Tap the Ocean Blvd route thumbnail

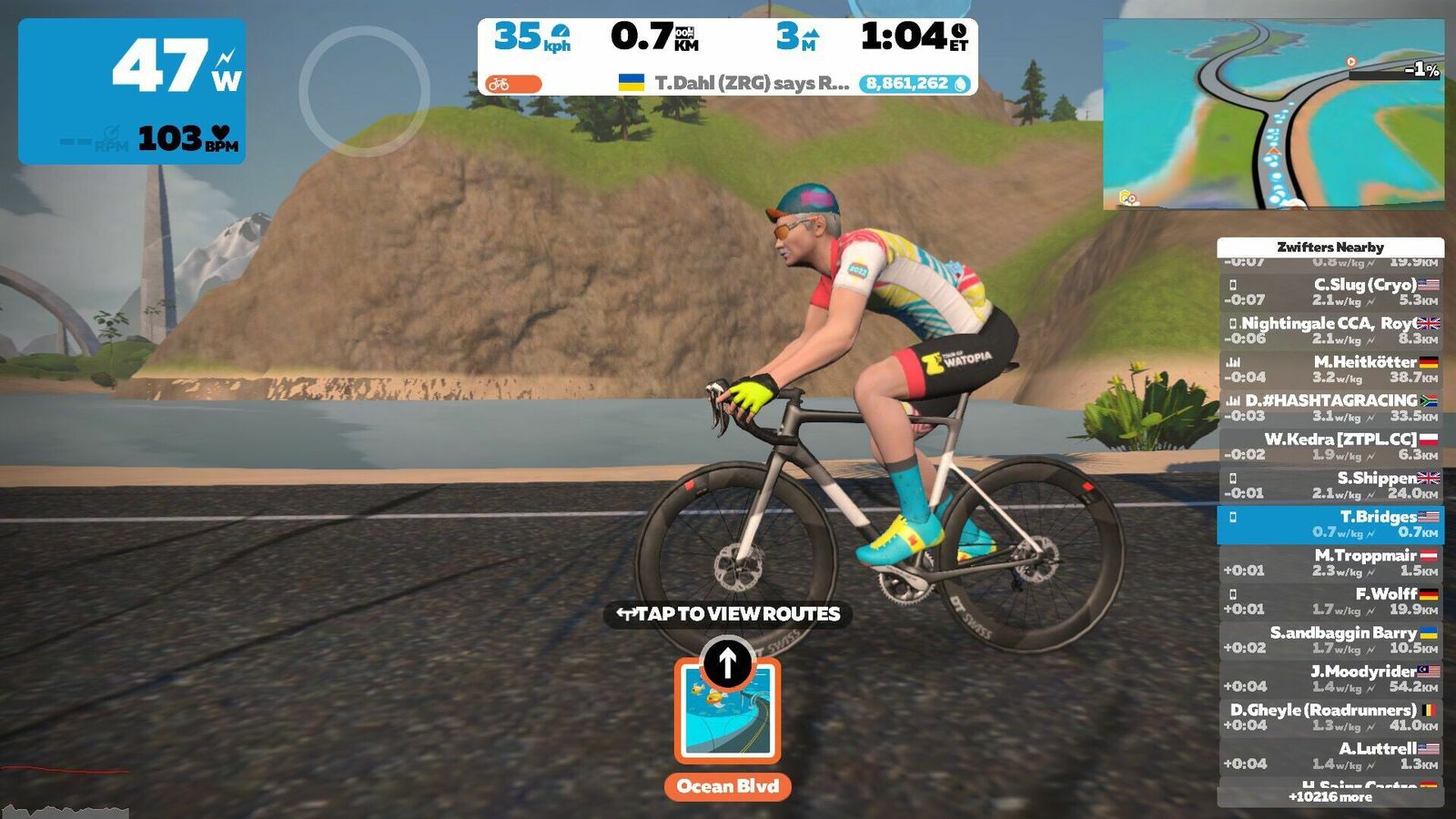tap(727, 711)
